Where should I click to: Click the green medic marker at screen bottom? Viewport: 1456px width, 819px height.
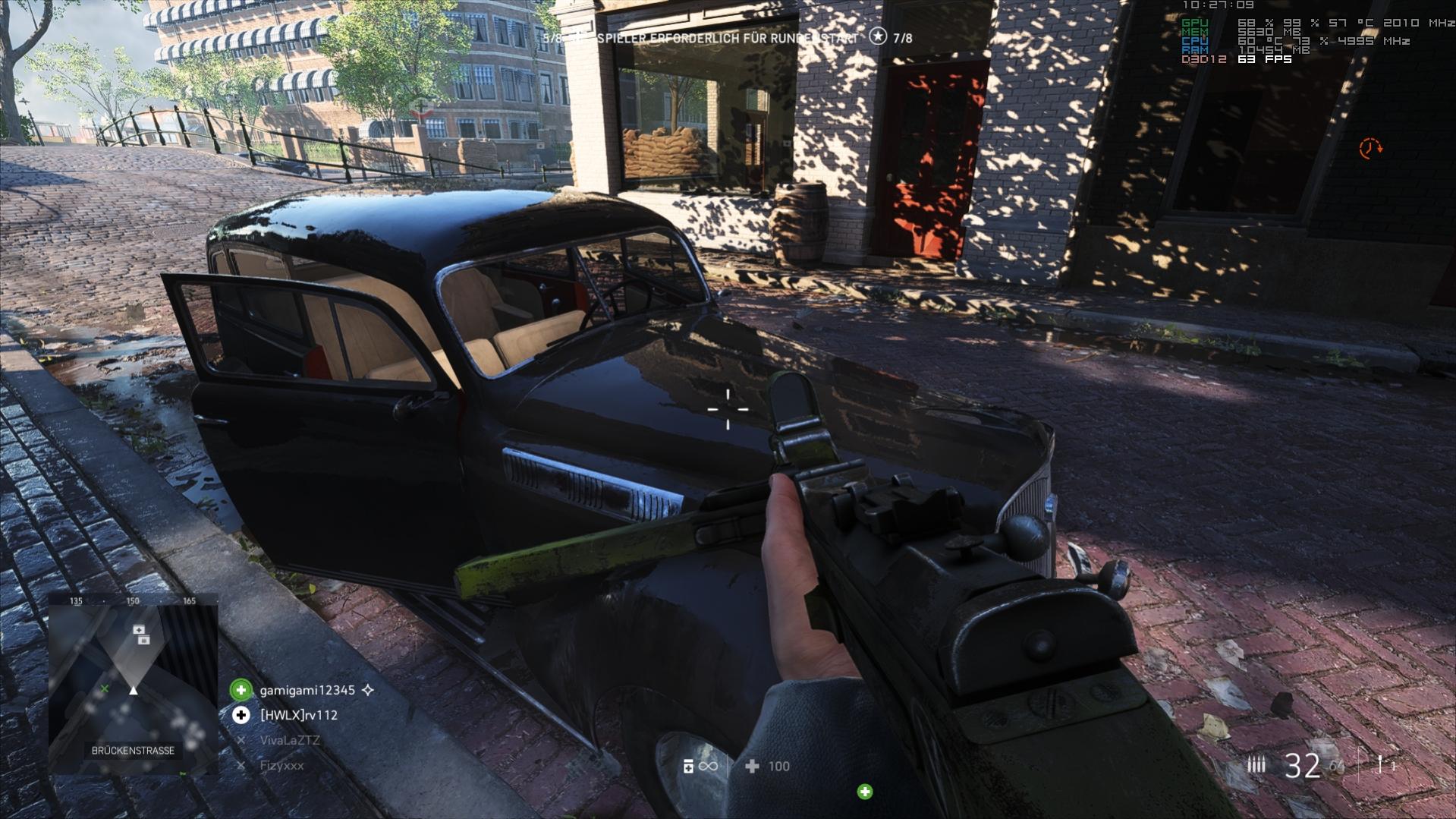click(x=864, y=792)
